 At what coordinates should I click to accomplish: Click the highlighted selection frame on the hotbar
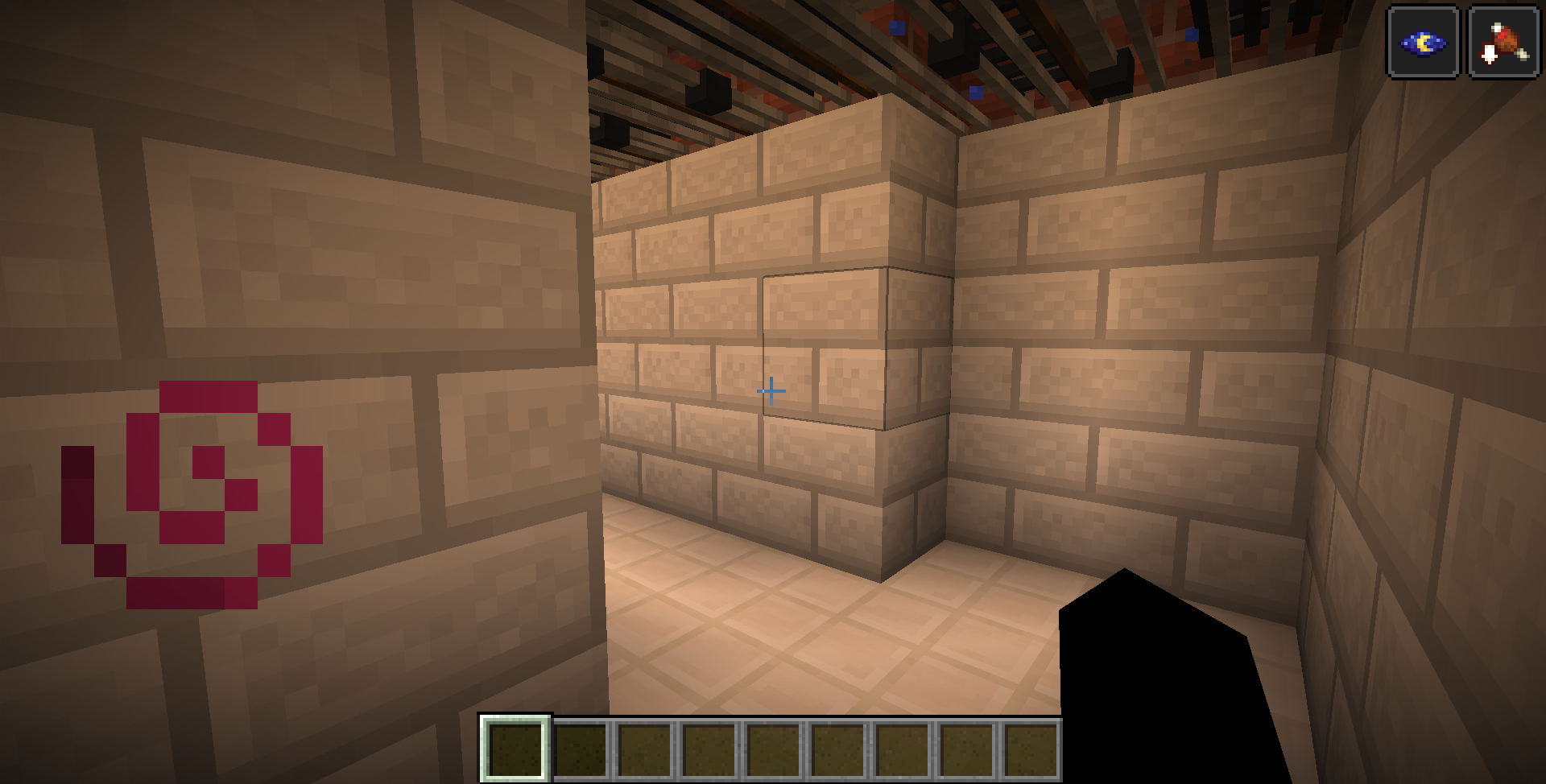[516, 748]
